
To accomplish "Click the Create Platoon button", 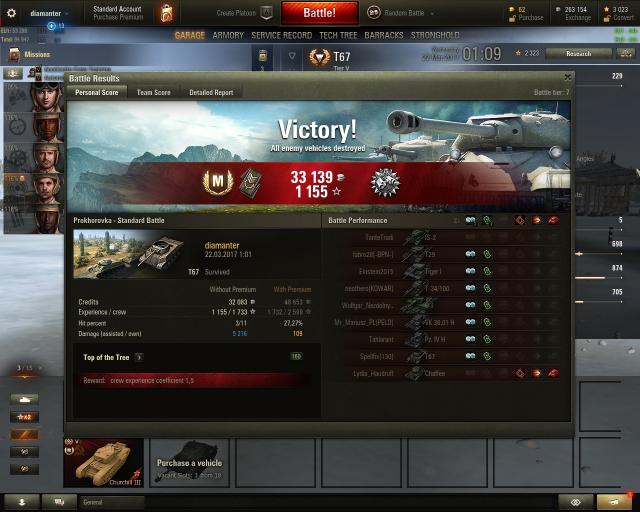I will pyautogui.click(x=247, y=13).
